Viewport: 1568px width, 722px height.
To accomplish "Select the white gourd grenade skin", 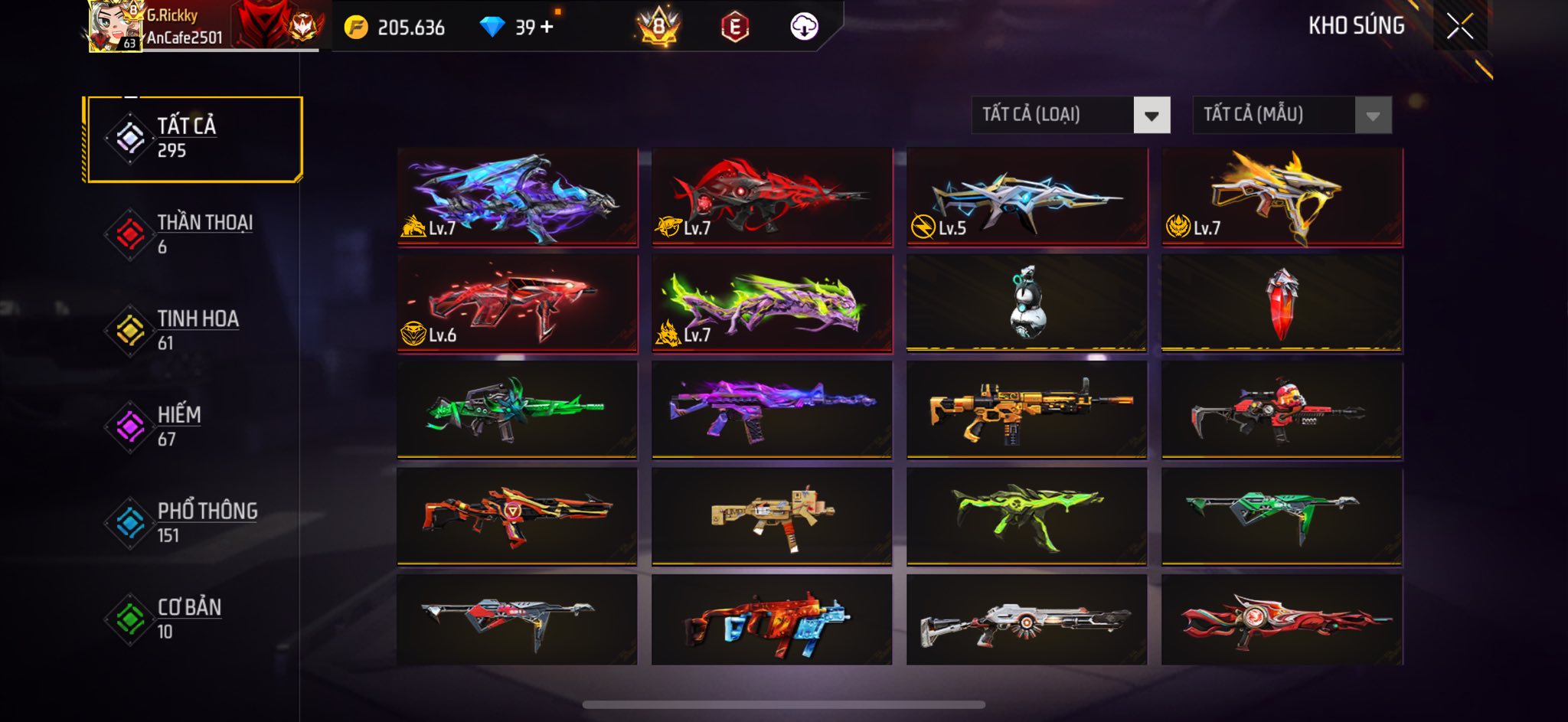I will [x=1027, y=303].
